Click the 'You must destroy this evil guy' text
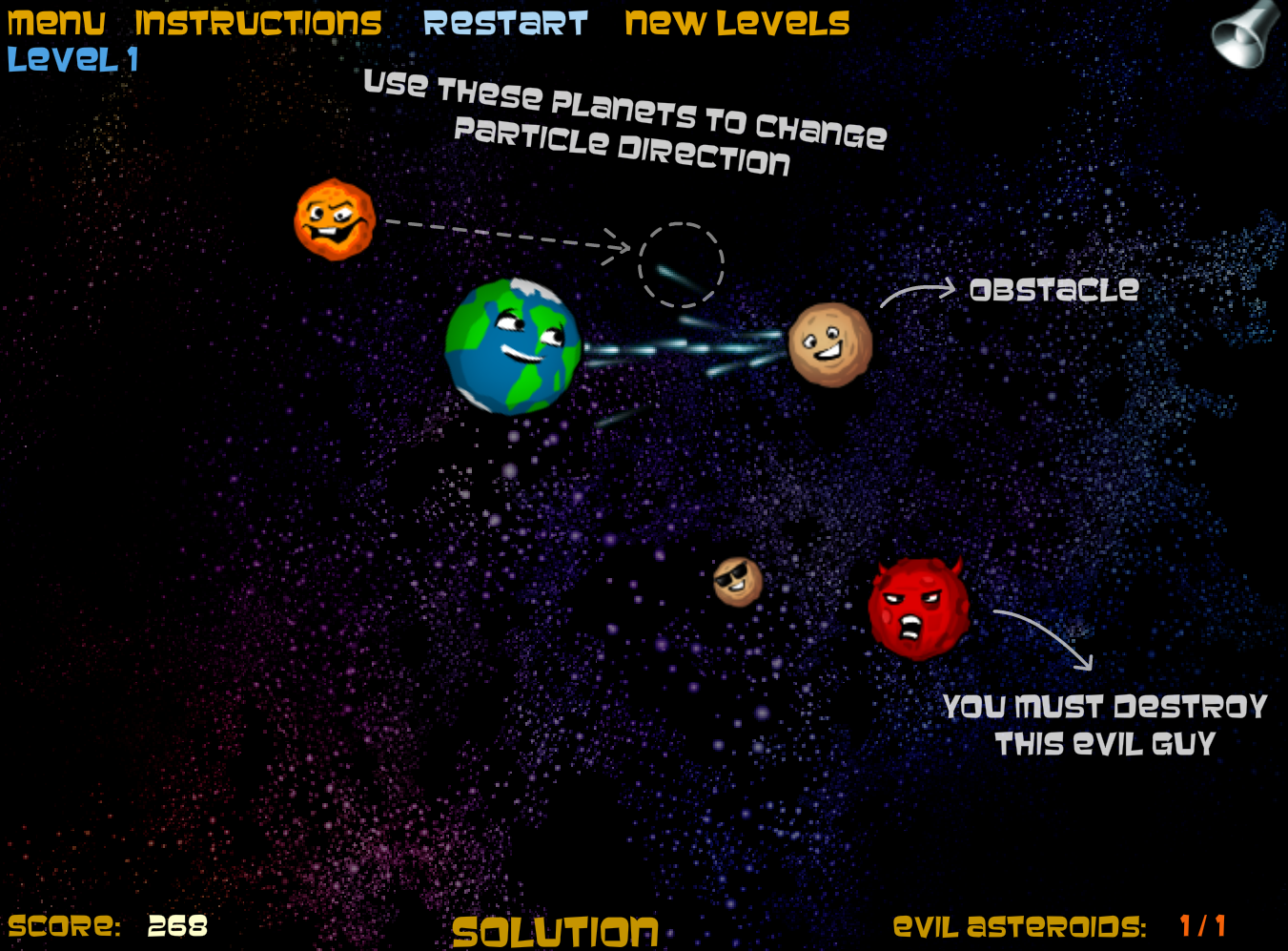Image resolution: width=1288 pixels, height=951 pixels. coord(1104,725)
